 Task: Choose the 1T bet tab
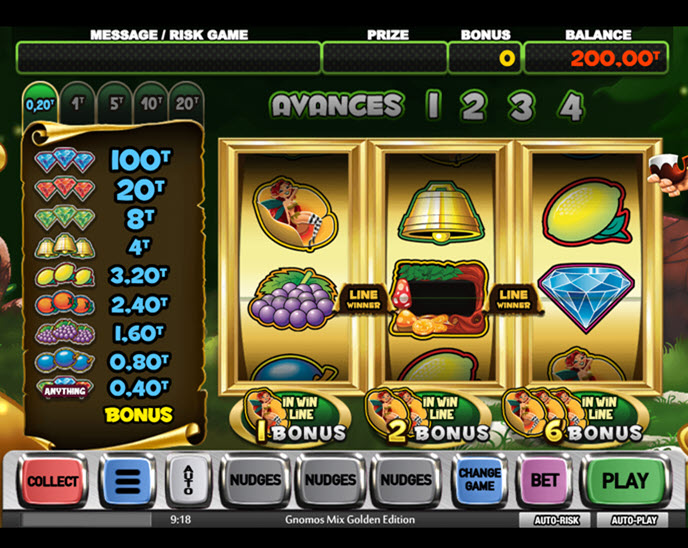[x=78, y=103]
